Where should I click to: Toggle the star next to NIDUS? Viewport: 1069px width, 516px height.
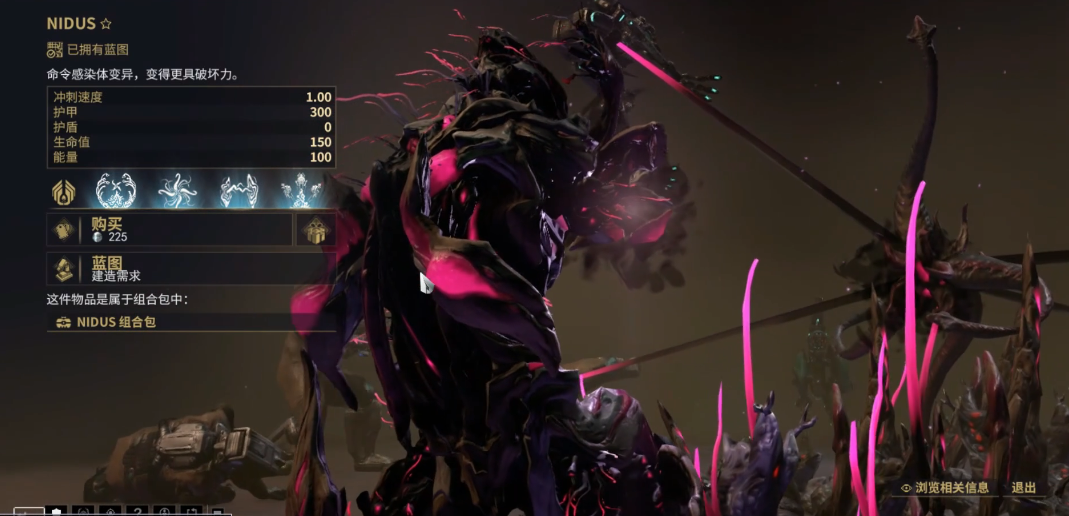(x=106, y=23)
